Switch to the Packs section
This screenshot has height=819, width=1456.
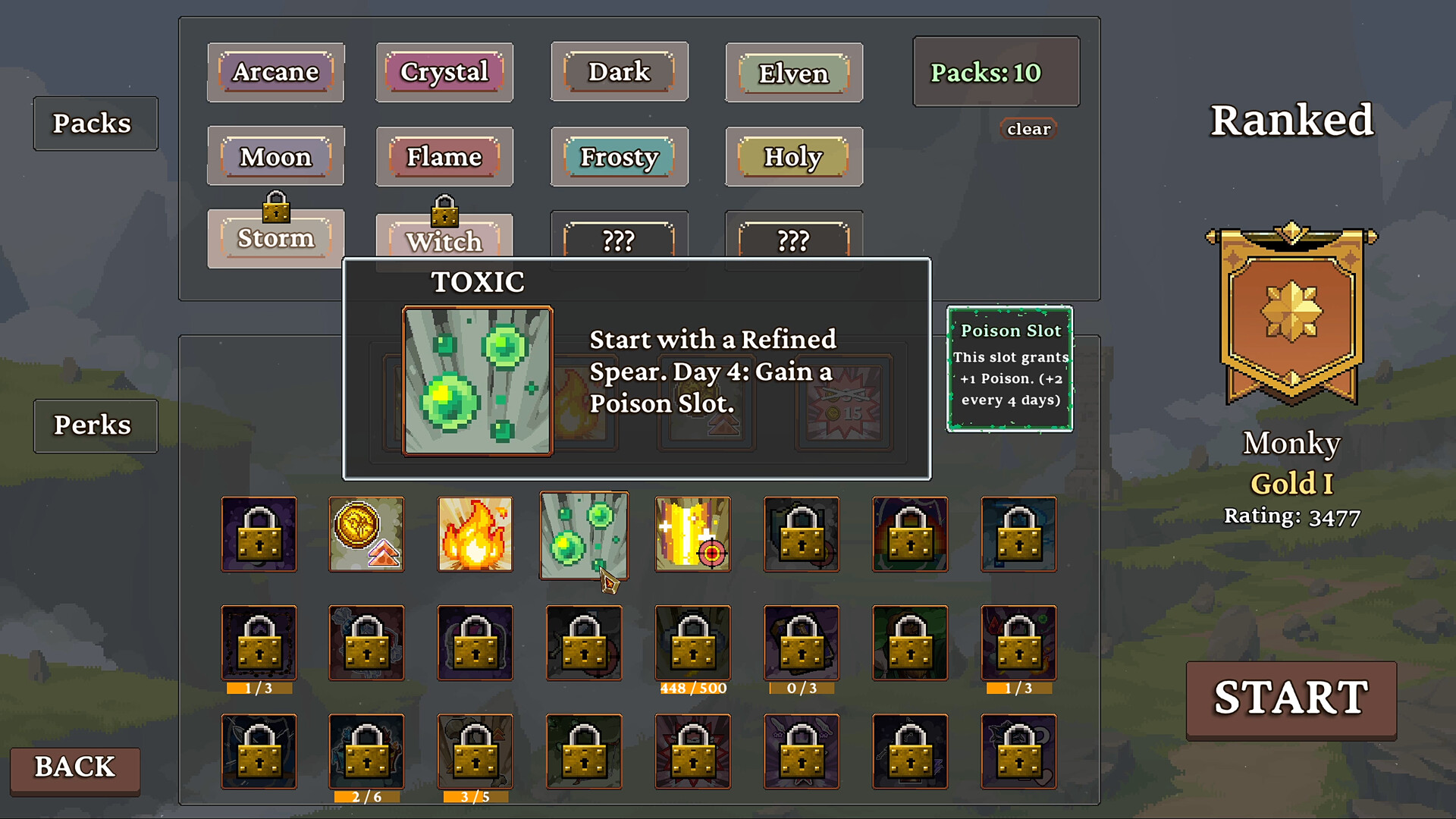pos(95,123)
